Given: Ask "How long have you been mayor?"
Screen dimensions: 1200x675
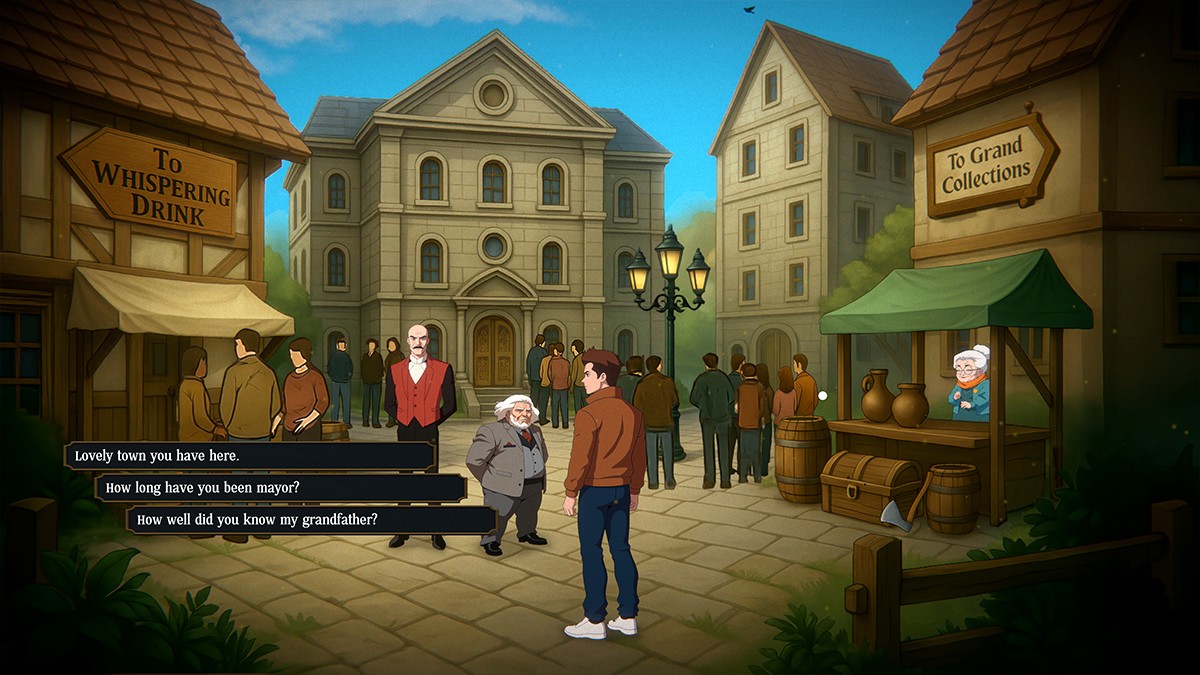Looking at the screenshot, I should (x=280, y=488).
